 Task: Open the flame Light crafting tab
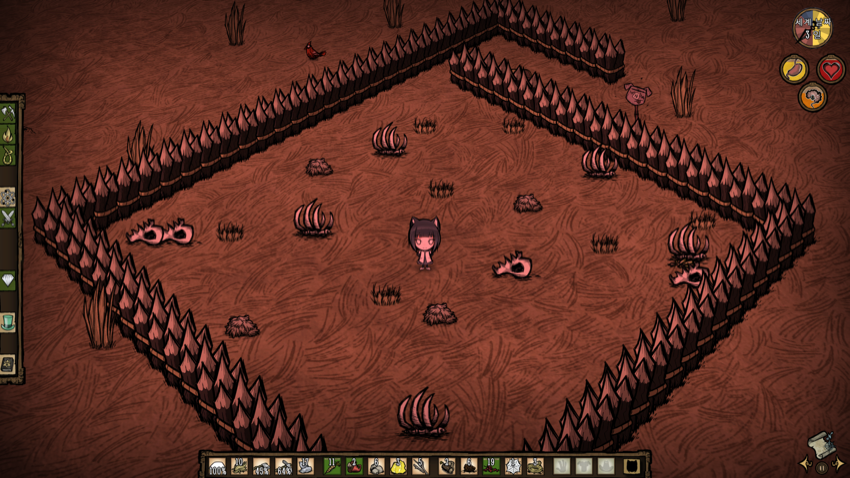coord(8,134)
